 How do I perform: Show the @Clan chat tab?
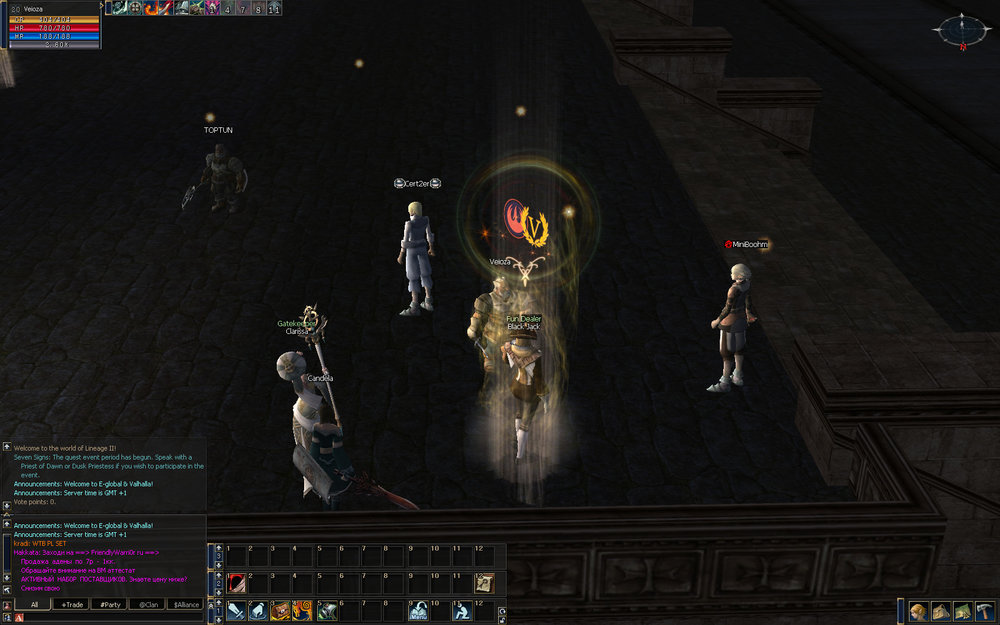click(147, 604)
